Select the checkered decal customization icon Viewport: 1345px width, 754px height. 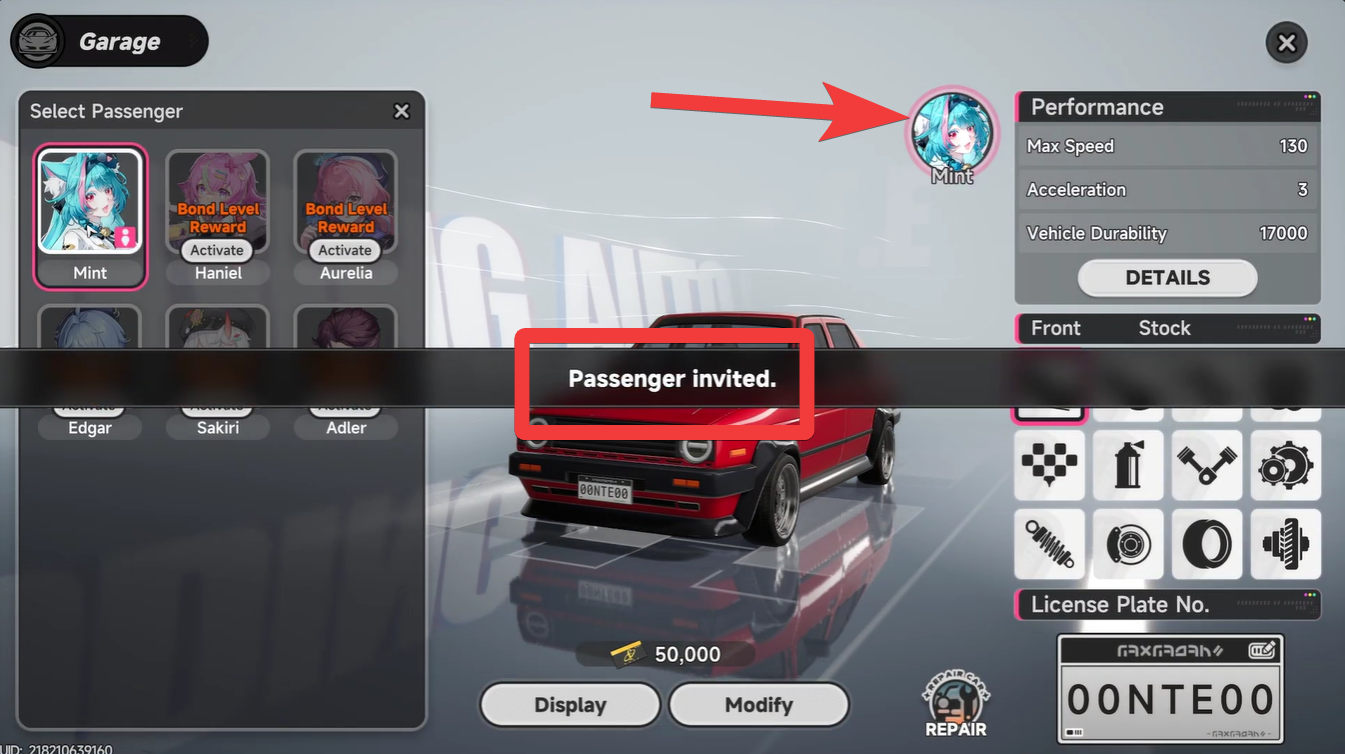[x=1049, y=465]
